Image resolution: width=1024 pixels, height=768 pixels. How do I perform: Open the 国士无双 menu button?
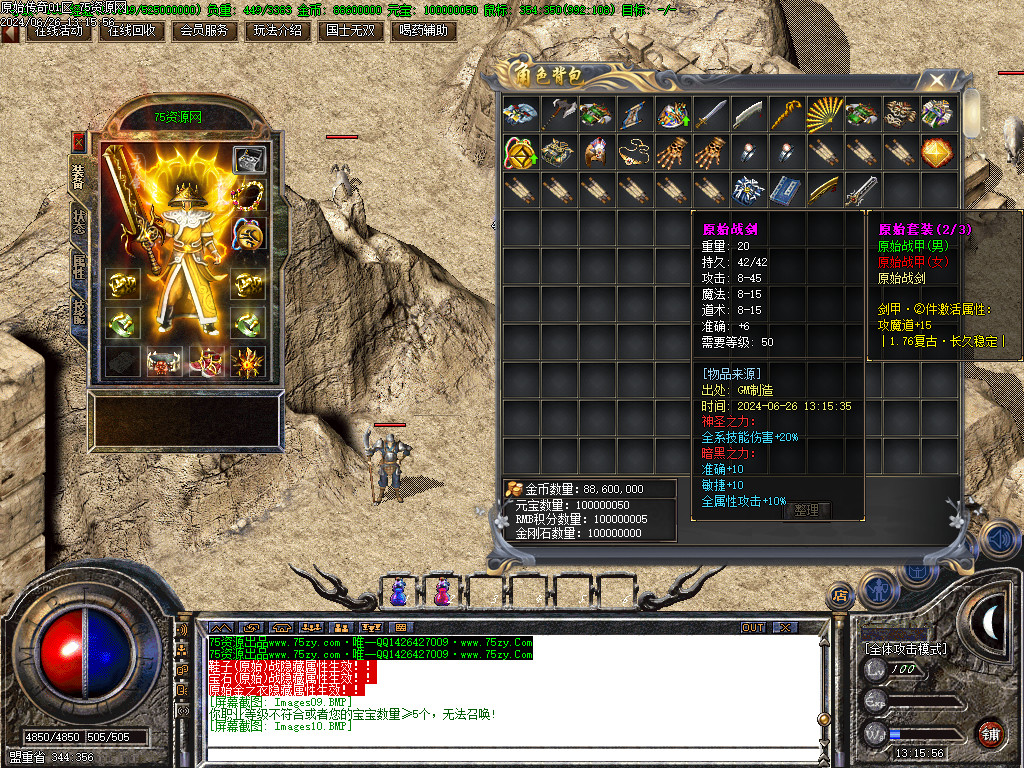pos(351,31)
